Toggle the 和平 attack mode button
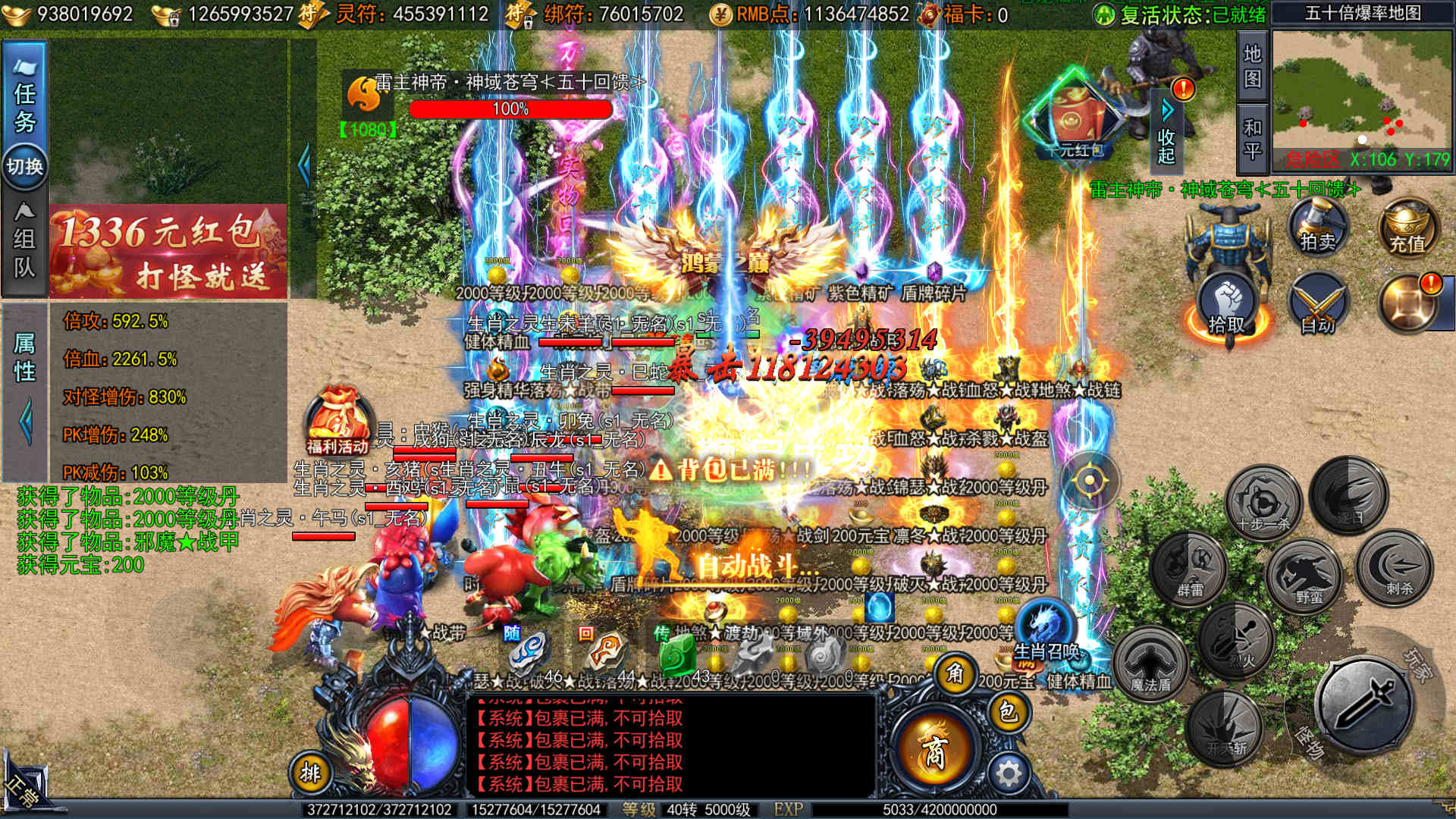 1252,139
